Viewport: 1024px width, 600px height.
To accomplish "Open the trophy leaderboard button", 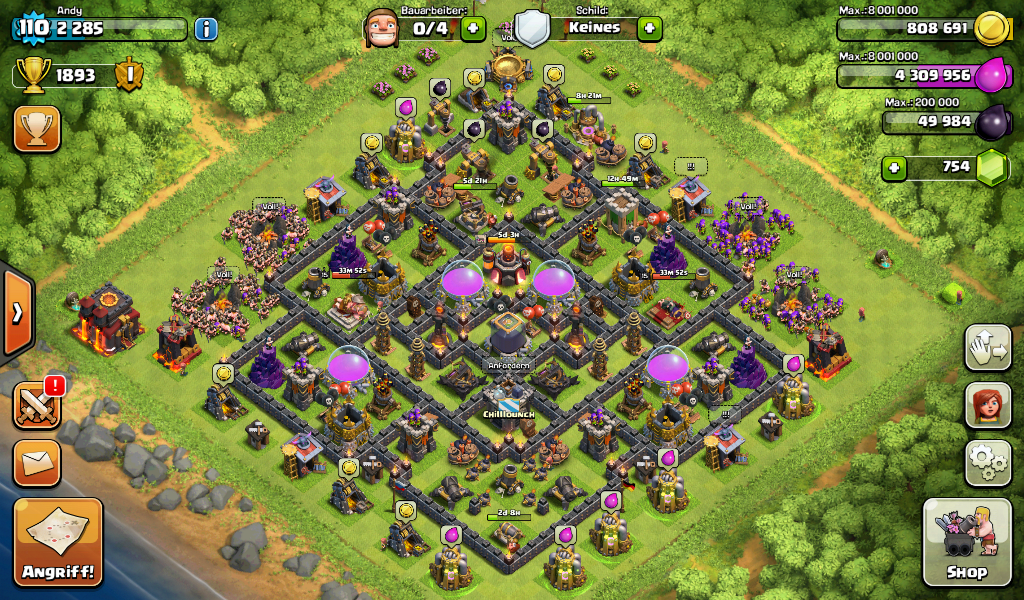I will [37, 129].
